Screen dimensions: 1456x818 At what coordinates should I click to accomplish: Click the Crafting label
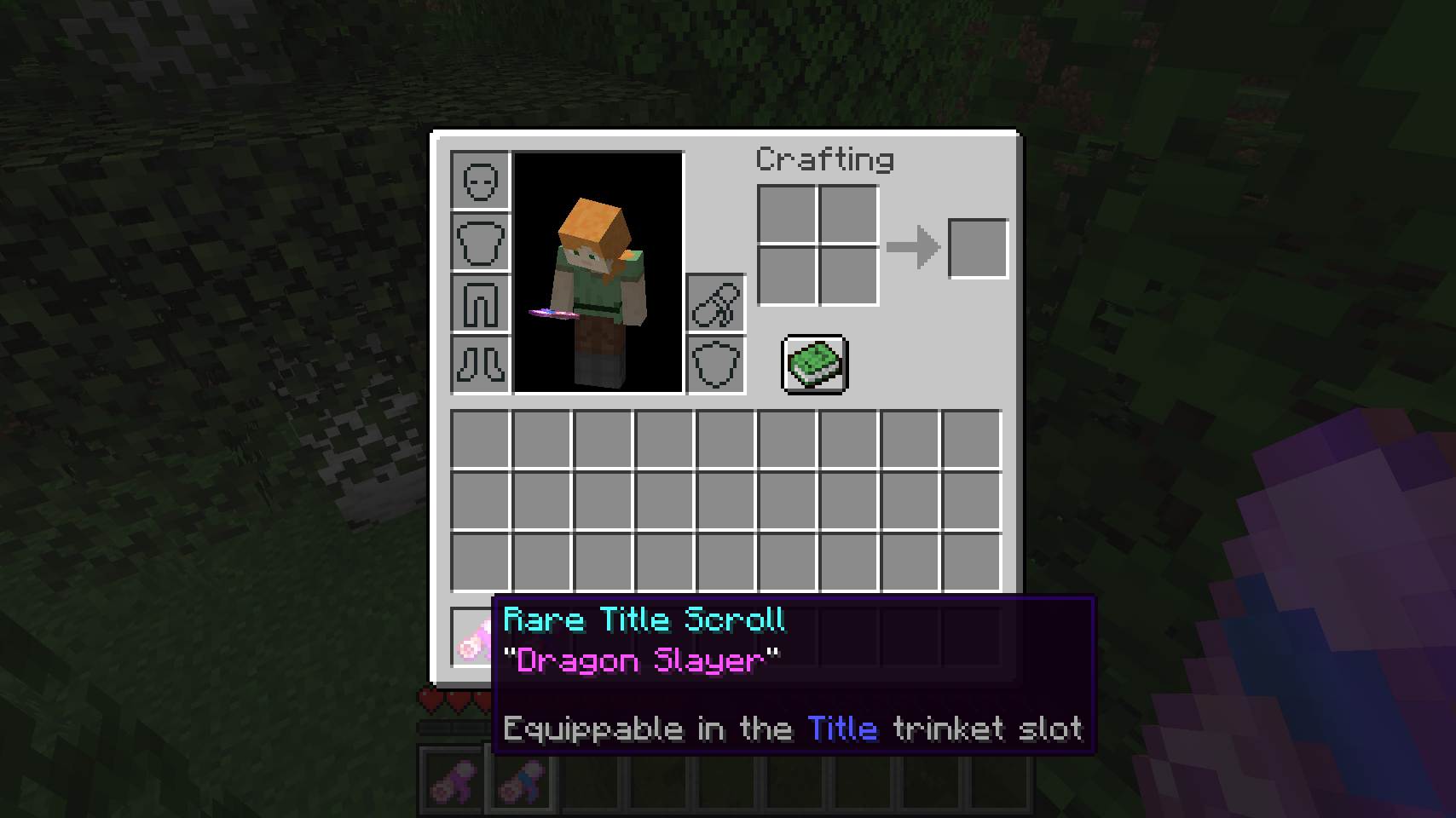824,160
